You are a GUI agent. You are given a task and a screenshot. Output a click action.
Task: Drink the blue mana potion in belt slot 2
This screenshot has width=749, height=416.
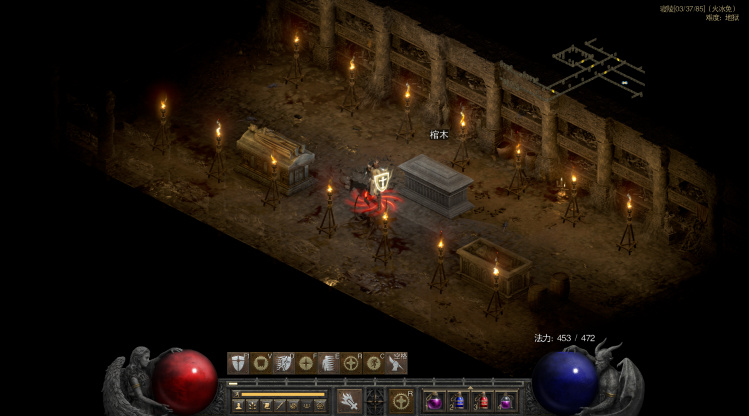459,402
